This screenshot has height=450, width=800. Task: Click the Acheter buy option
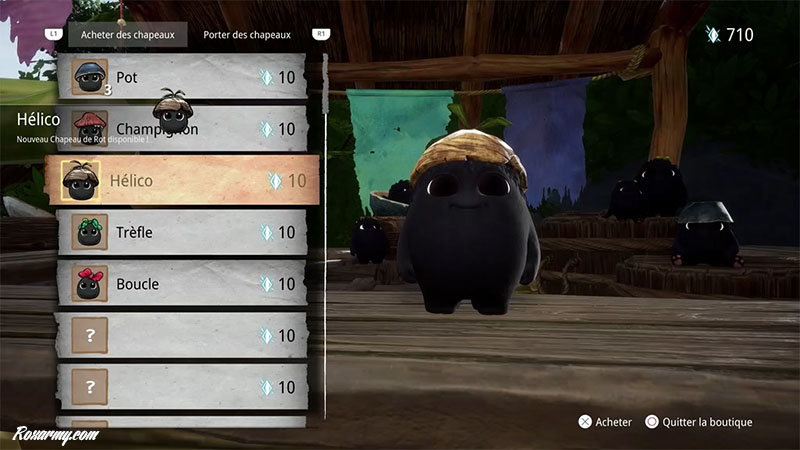605,422
